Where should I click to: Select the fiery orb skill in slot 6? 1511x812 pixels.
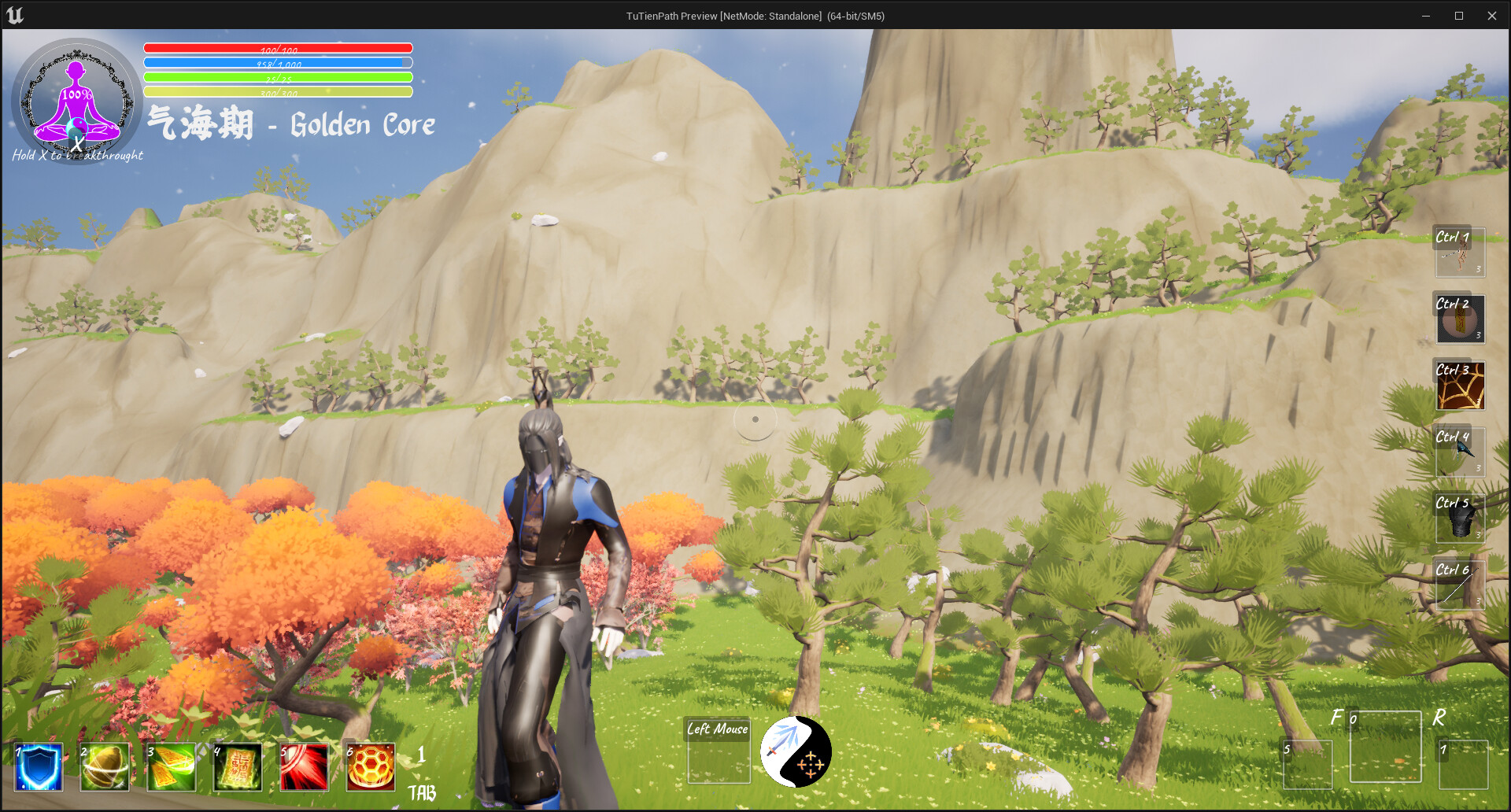[370, 766]
